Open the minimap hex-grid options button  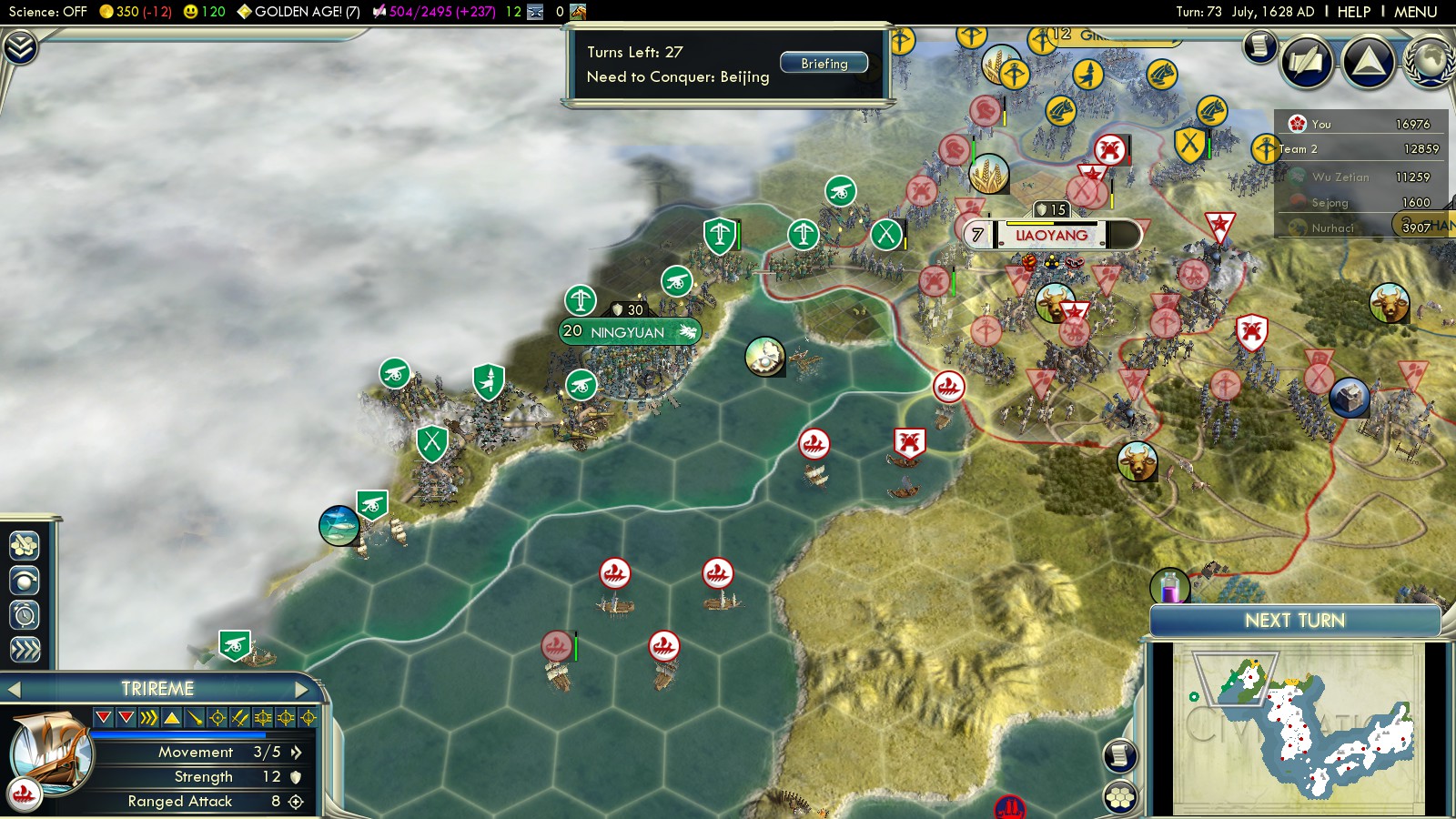pyautogui.click(x=1120, y=798)
